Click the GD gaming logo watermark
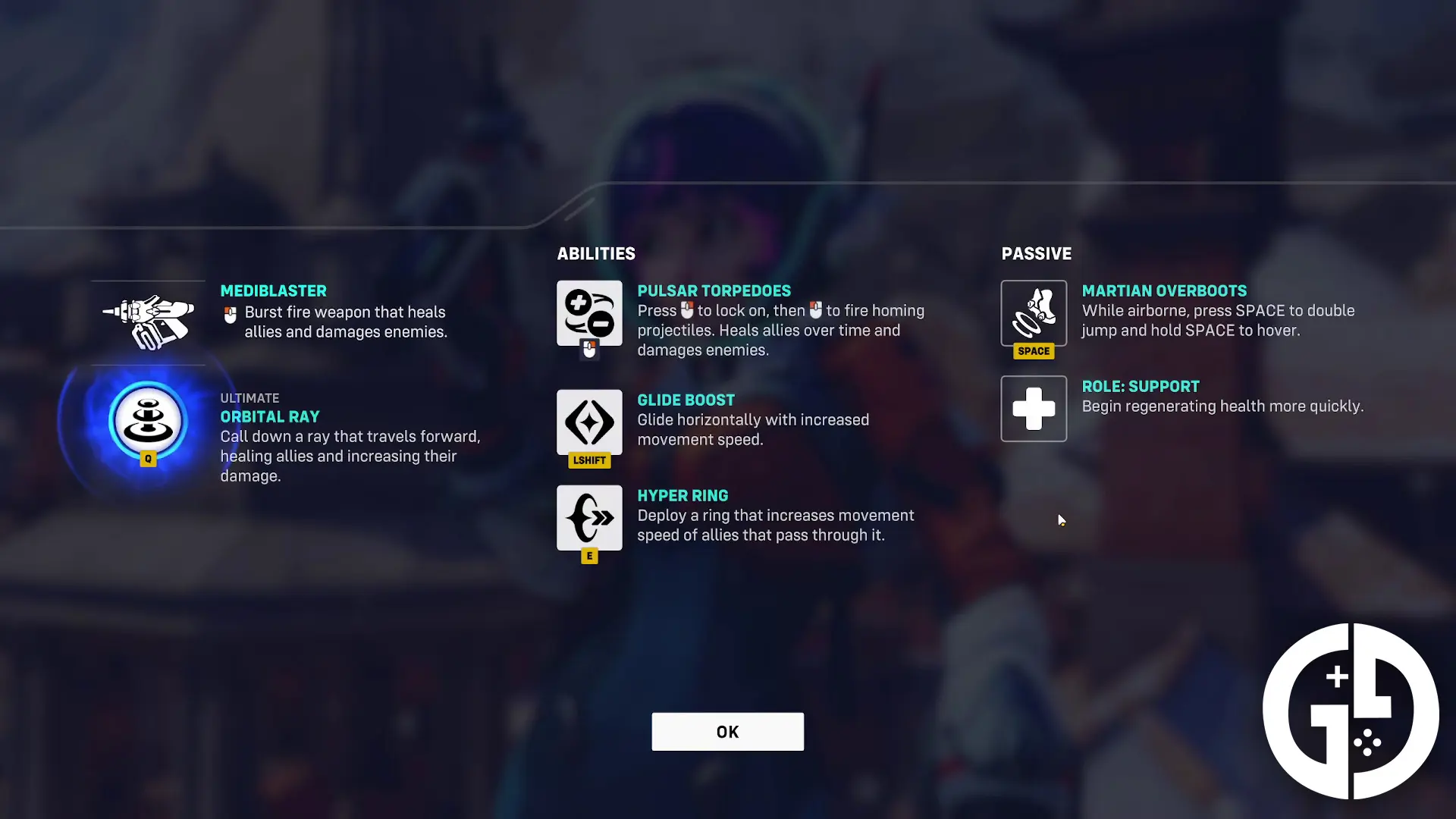The image size is (1456, 819). click(1351, 711)
